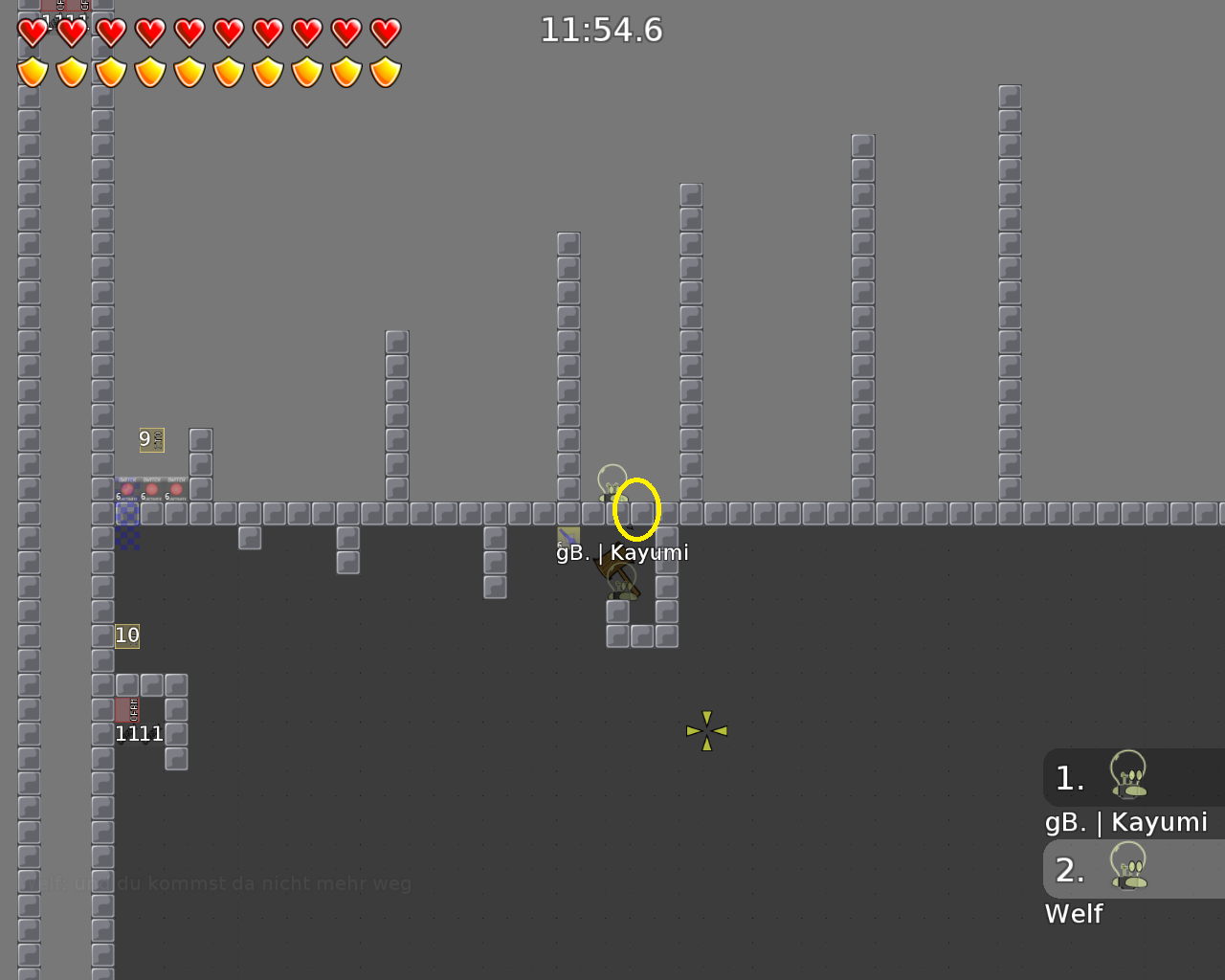Viewport: 1225px width, 980px height.
Task: Click the last heart in the health row
Action: coord(384,32)
